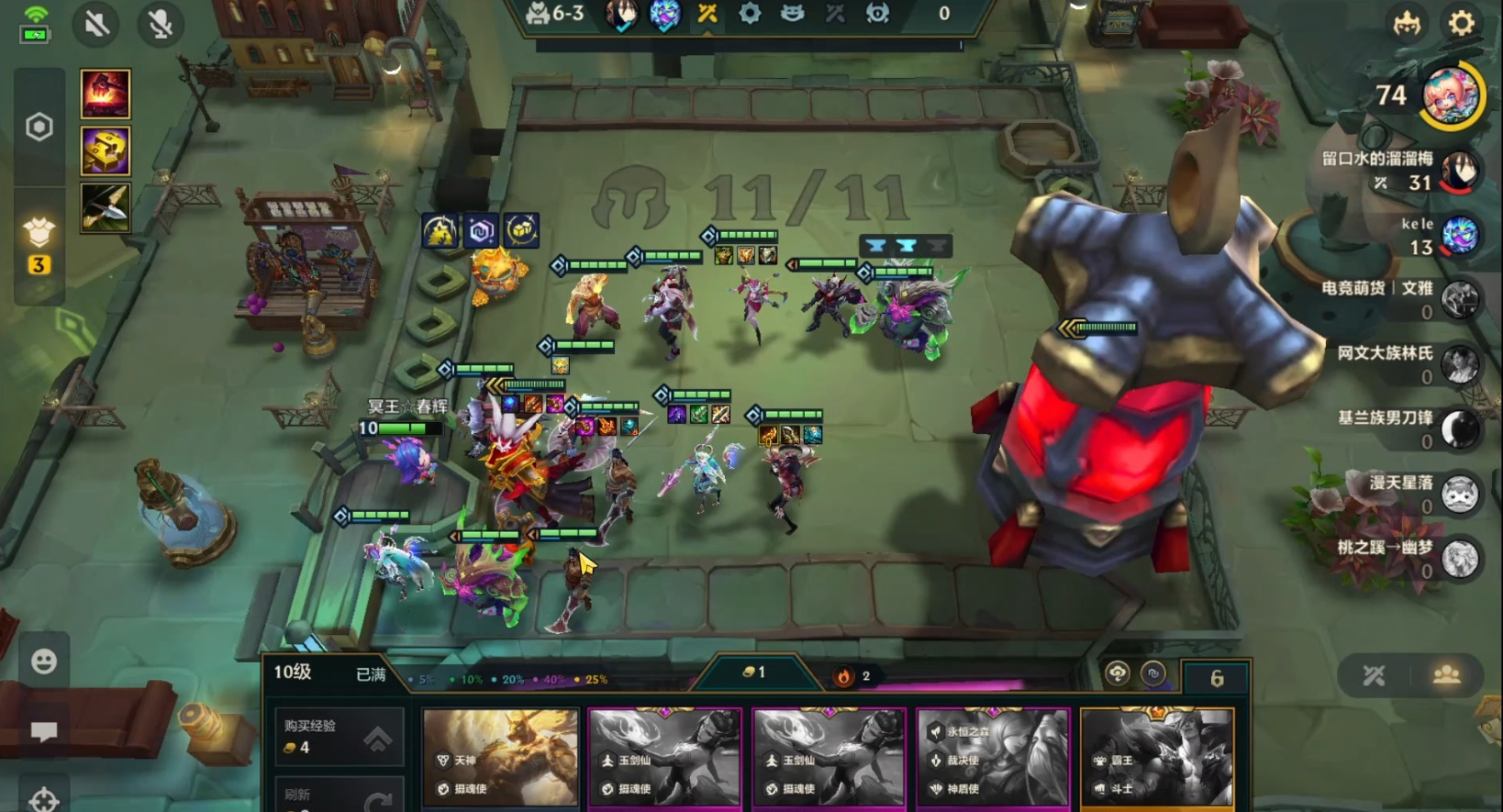The height and width of the screenshot is (812, 1503).
Task: Open the chat speech bubble
Action: tap(43, 731)
